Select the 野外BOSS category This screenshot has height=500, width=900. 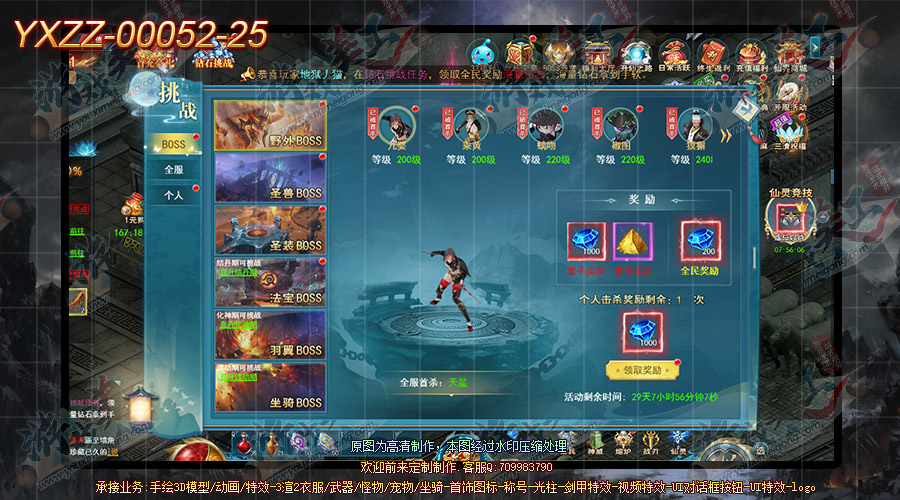click(269, 126)
